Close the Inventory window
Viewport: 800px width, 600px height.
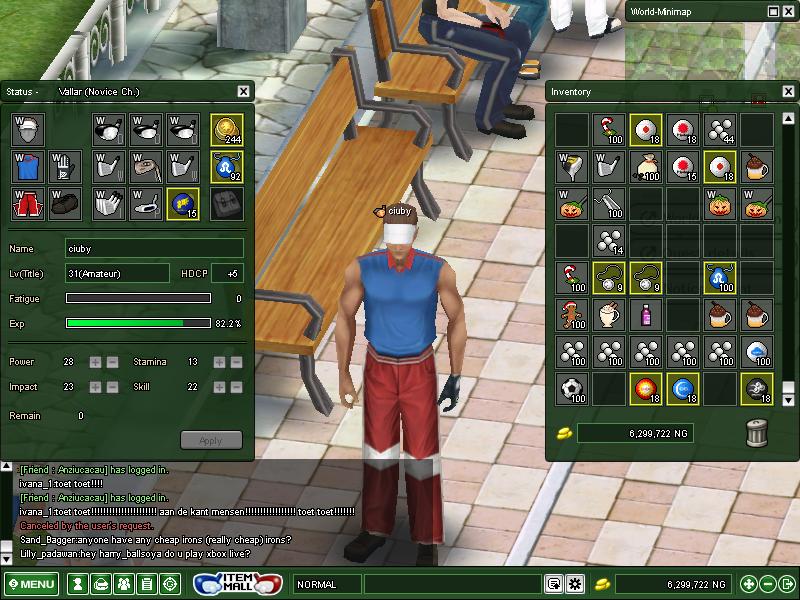pyautogui.click(x=786, y=92)
